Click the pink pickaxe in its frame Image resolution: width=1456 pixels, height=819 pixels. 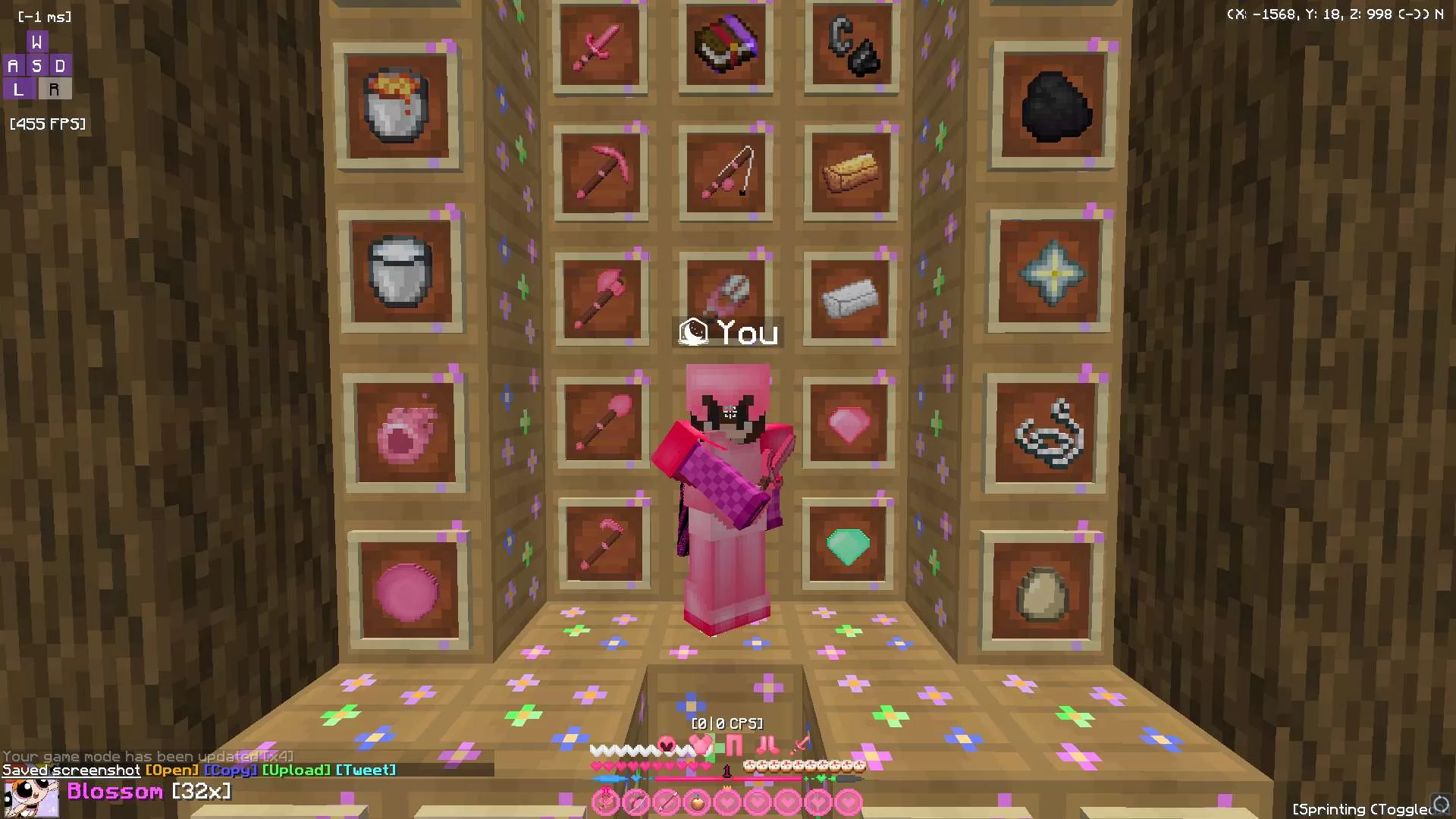tap(601, 173)
